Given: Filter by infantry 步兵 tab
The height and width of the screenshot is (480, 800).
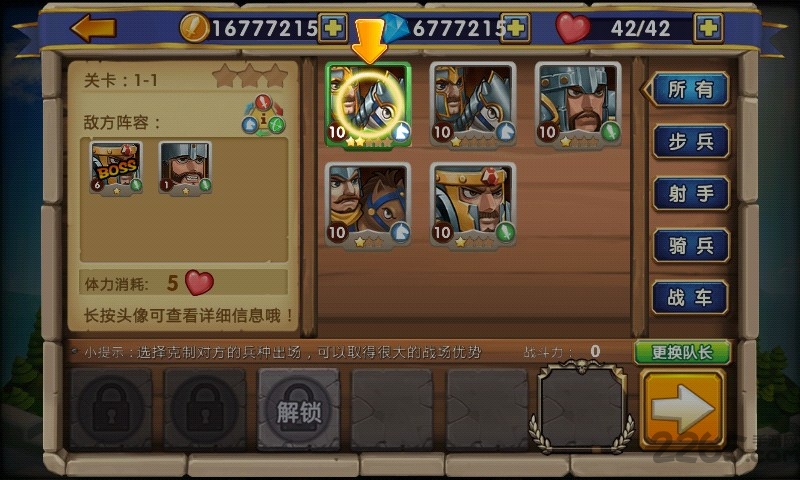Looking at the screenshot, I should (x=690, y=141).
